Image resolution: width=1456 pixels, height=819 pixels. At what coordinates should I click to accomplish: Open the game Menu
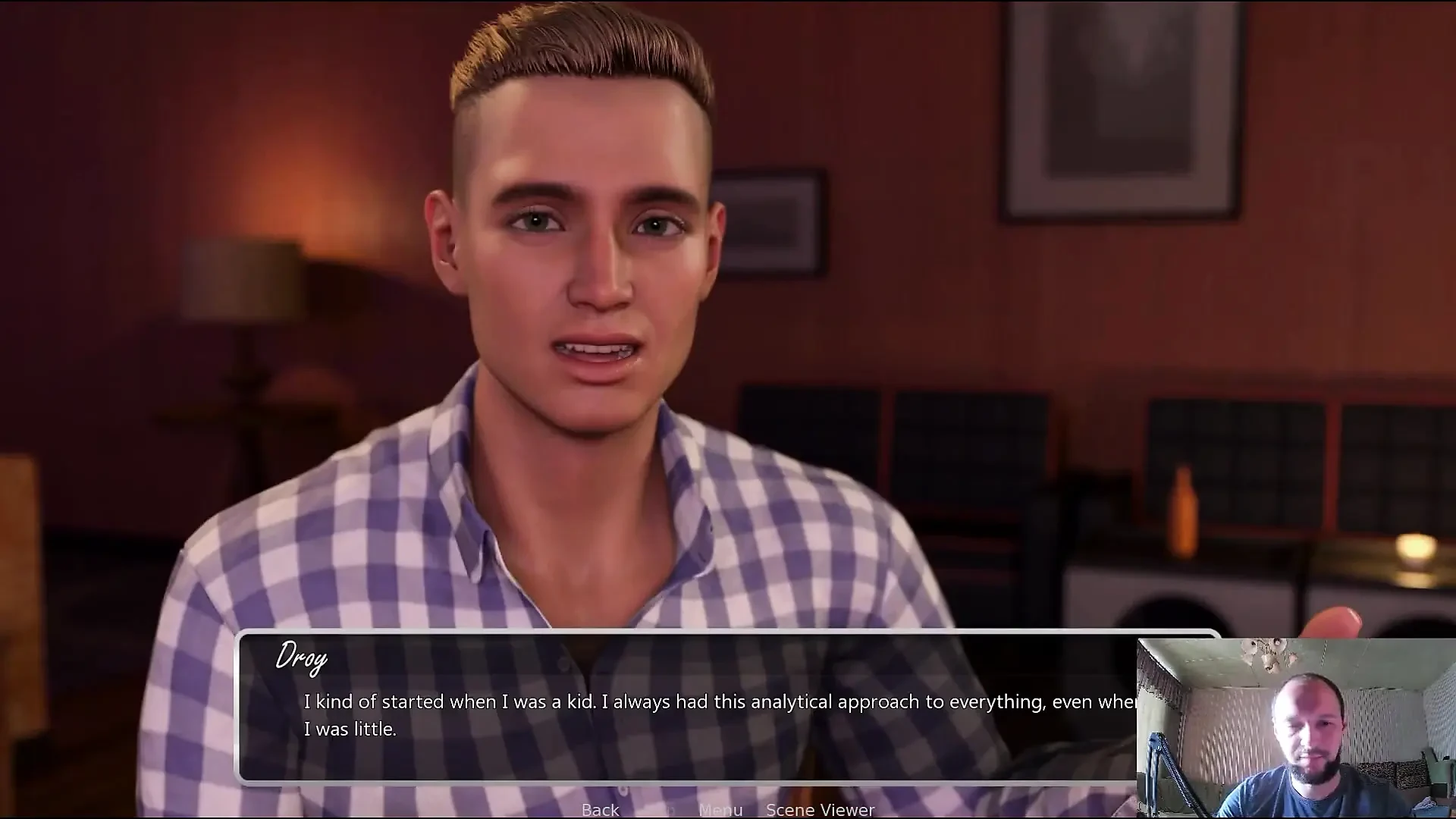[x=720, y=809]
